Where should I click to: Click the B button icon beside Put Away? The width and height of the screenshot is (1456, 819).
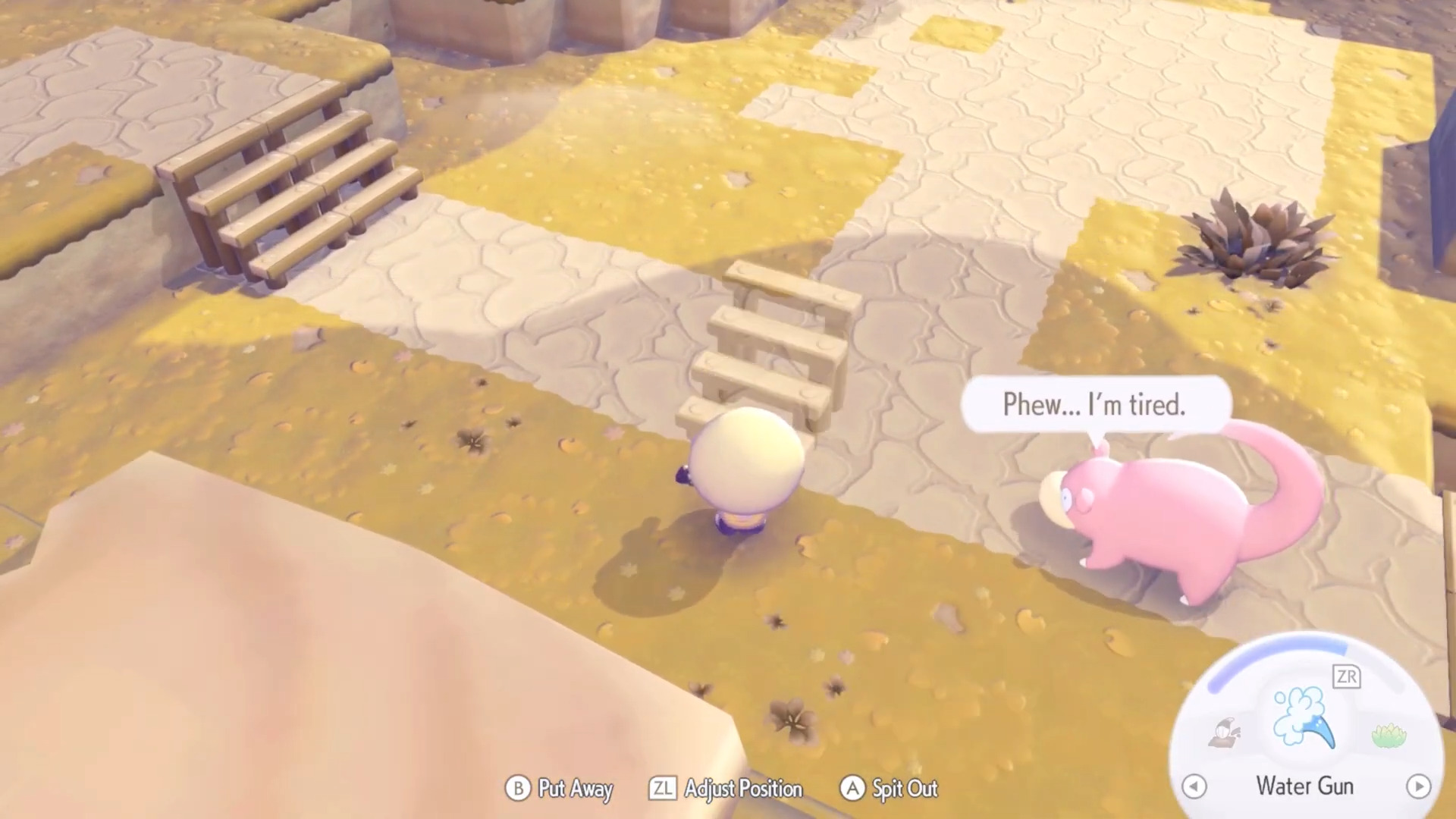coord(518,789)
